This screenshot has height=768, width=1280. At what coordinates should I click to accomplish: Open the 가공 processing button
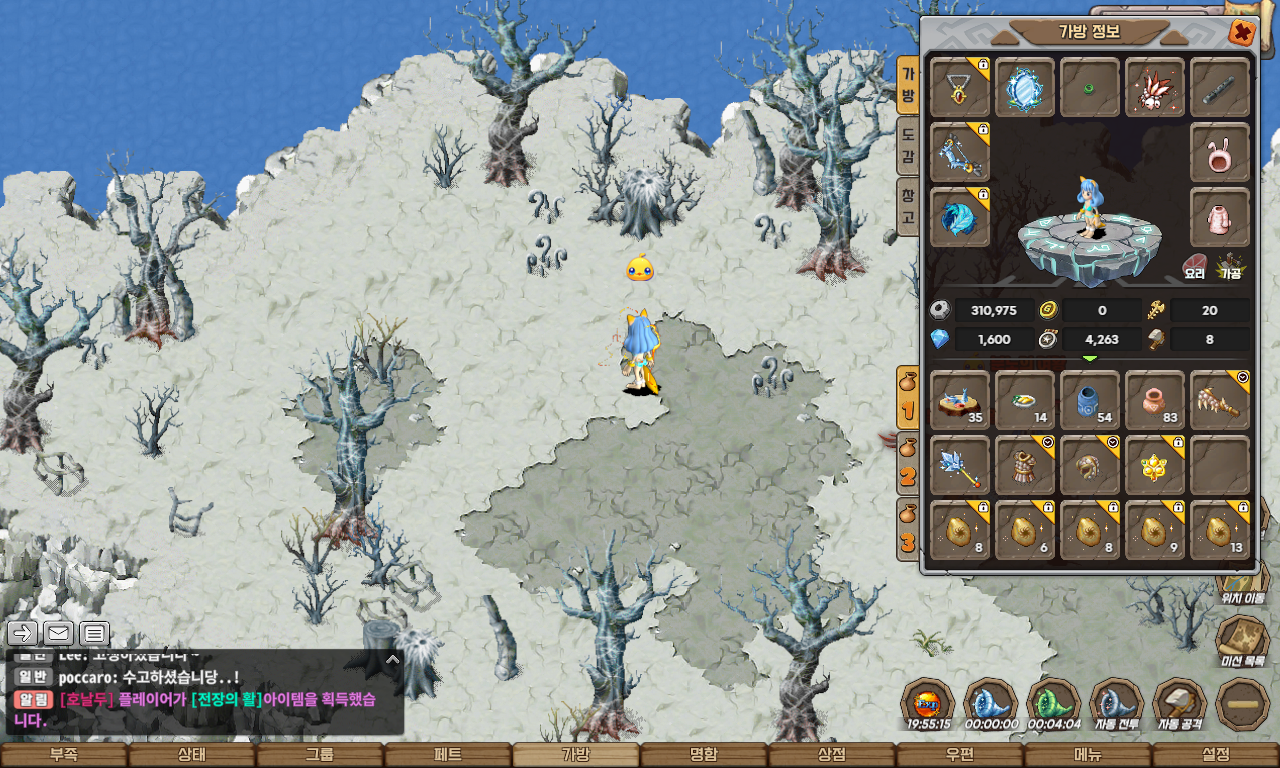click(x=1229, y=266)
